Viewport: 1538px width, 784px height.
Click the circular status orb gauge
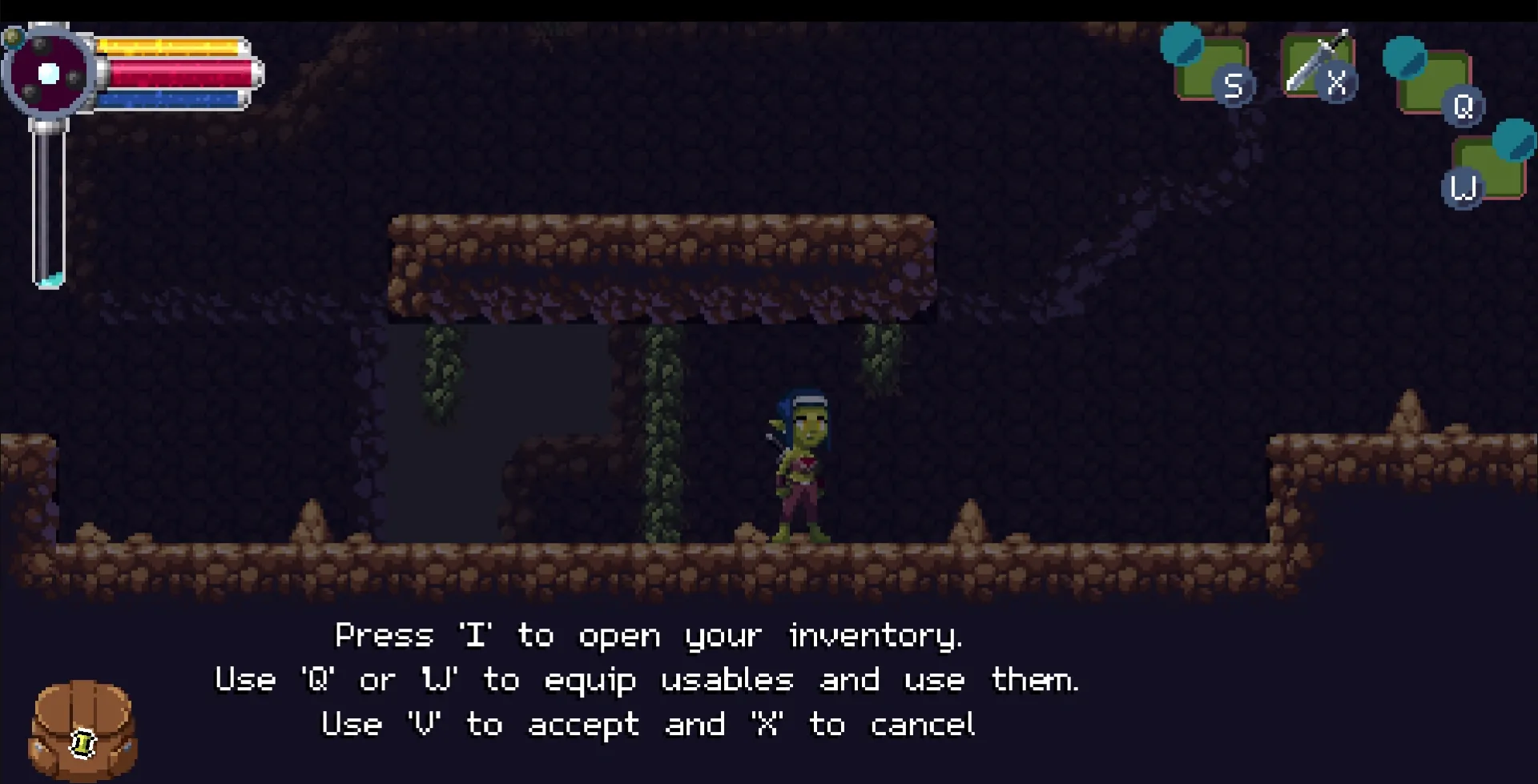click(x=50, y=74)
